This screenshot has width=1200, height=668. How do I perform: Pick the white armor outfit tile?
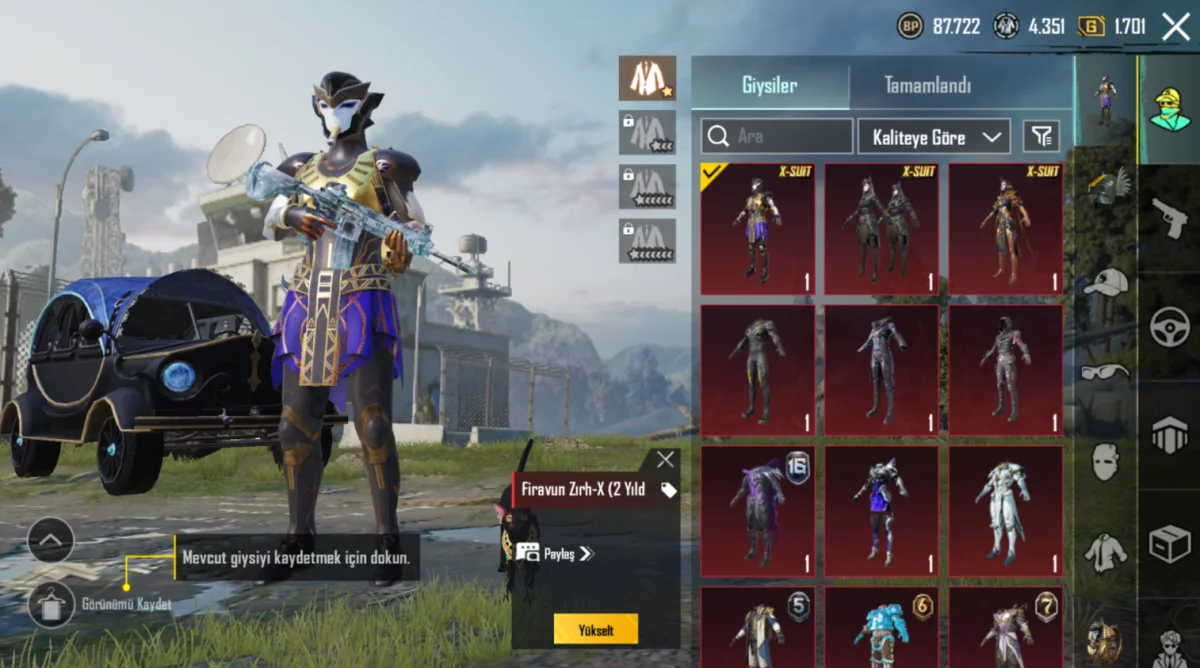coord(1005,510)
